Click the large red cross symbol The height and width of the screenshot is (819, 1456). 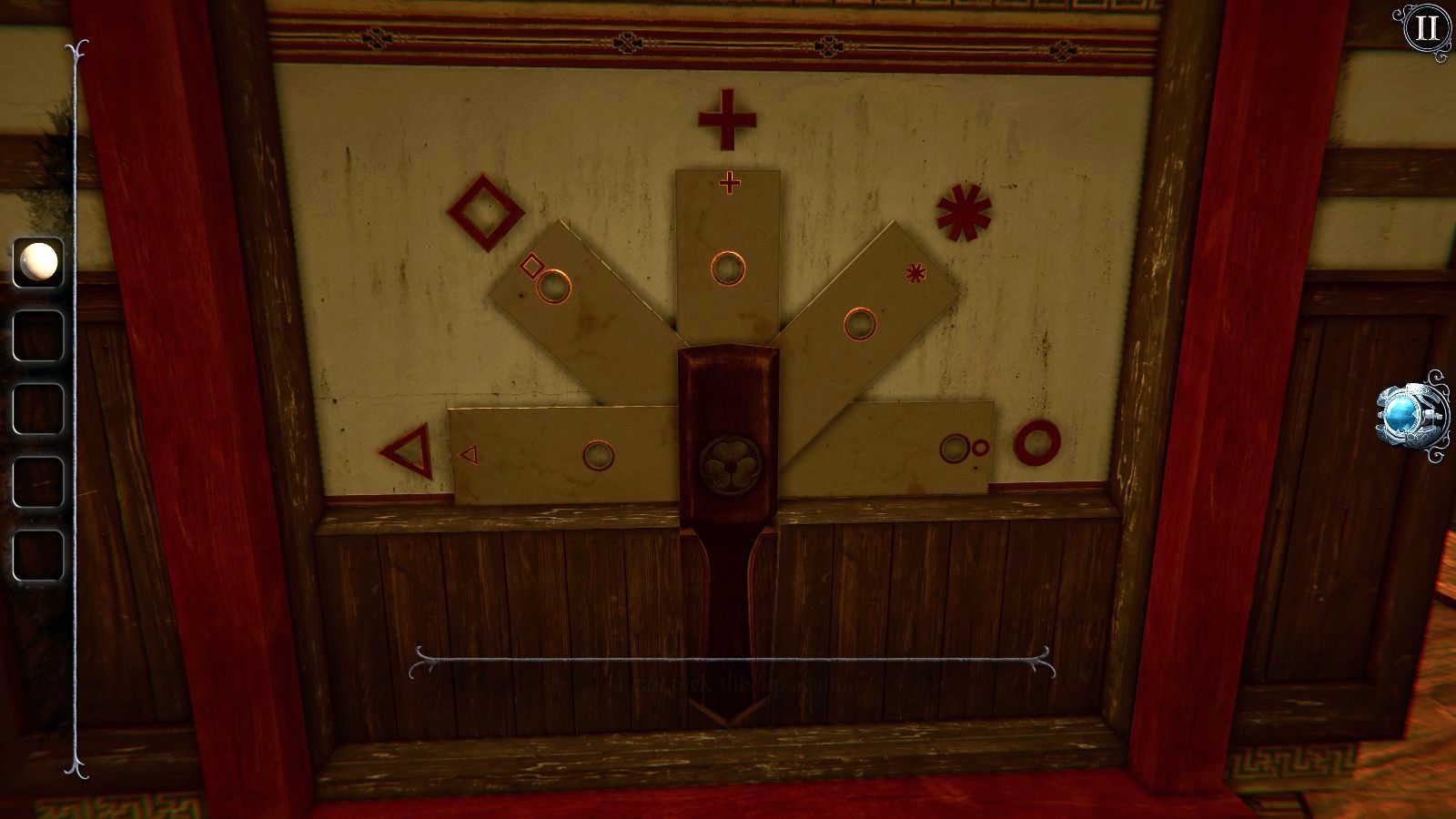coord(726,118)
